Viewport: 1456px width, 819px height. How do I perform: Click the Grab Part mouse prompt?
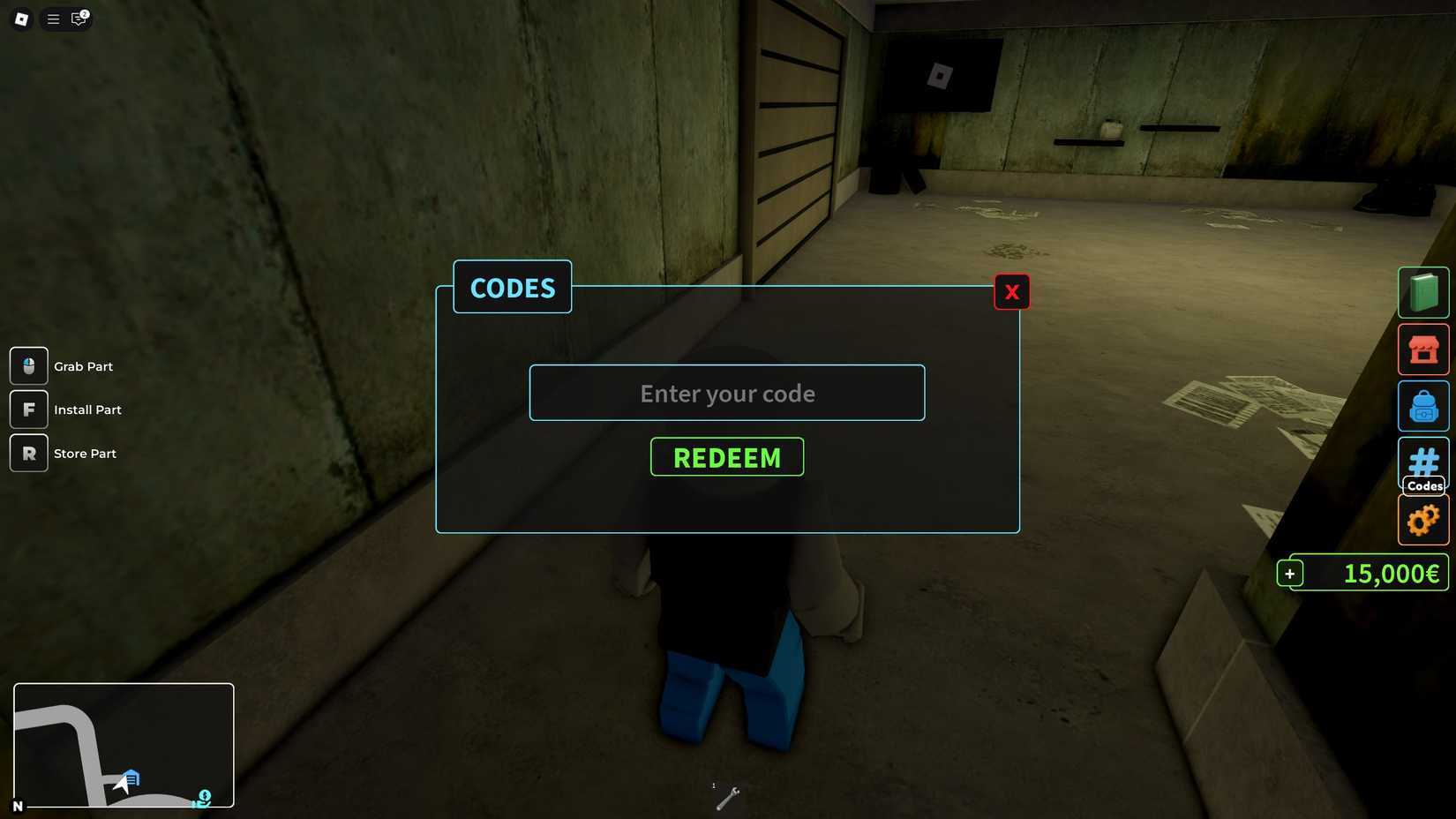28,365
